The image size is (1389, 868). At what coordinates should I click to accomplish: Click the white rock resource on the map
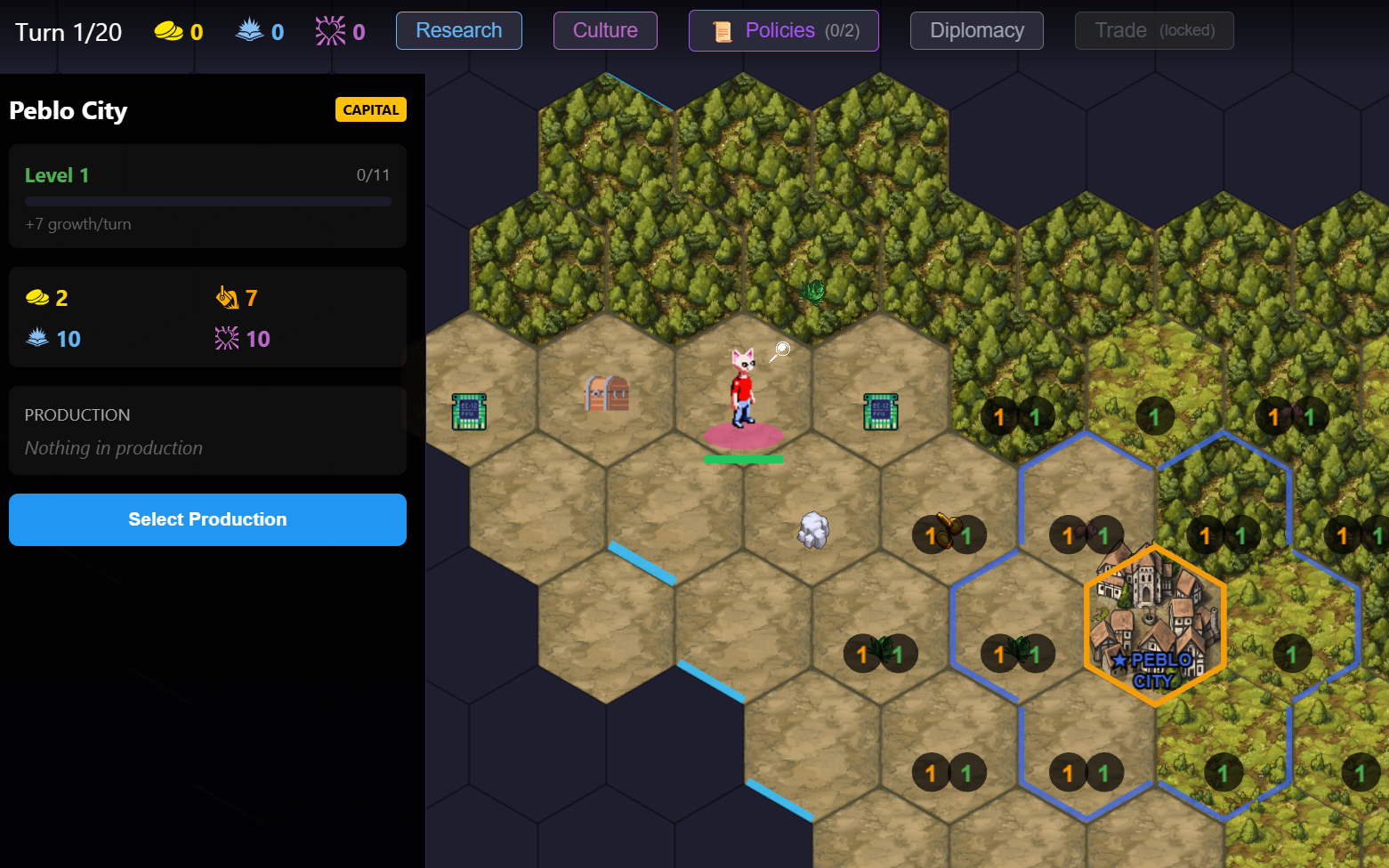coord(811,530)
